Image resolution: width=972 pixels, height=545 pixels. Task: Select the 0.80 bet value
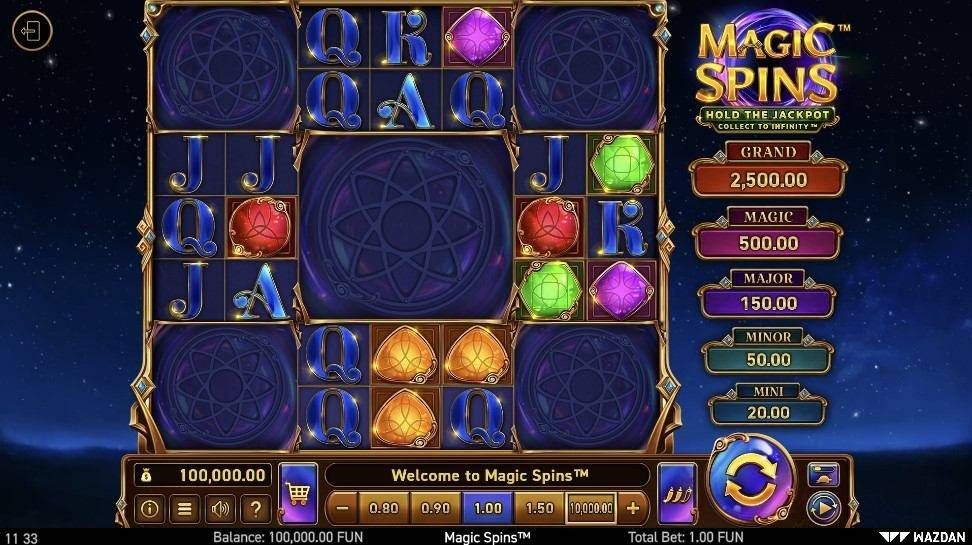tap(384, 508)
